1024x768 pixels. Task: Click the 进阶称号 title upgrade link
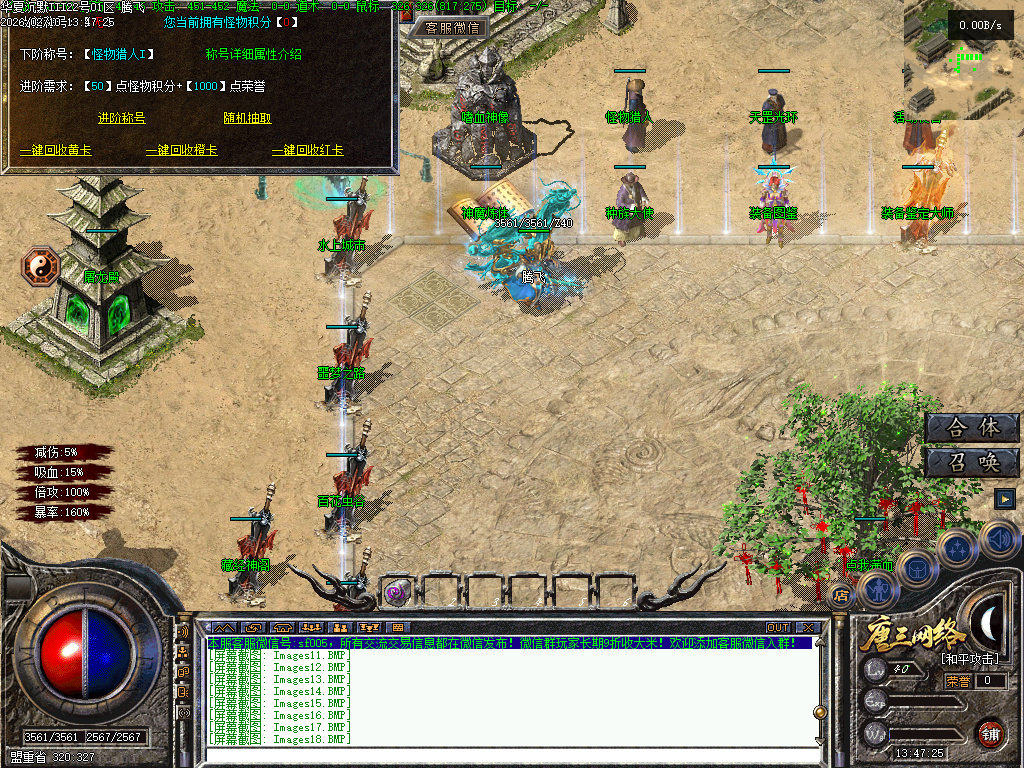[x=121, y=118]
